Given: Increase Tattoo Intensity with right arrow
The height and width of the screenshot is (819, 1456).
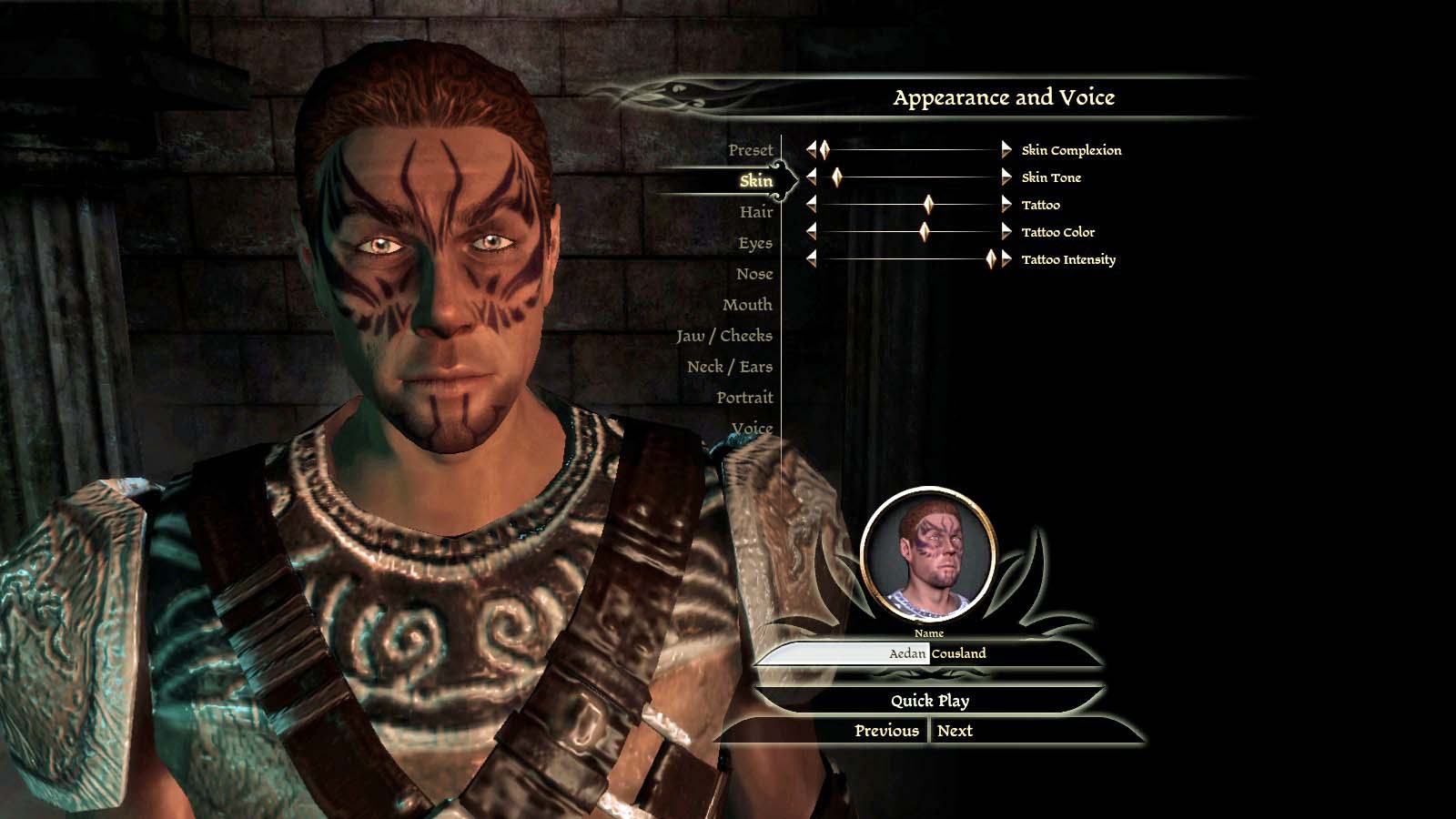Looking at the screenshot, I should tap(1006, 259).
